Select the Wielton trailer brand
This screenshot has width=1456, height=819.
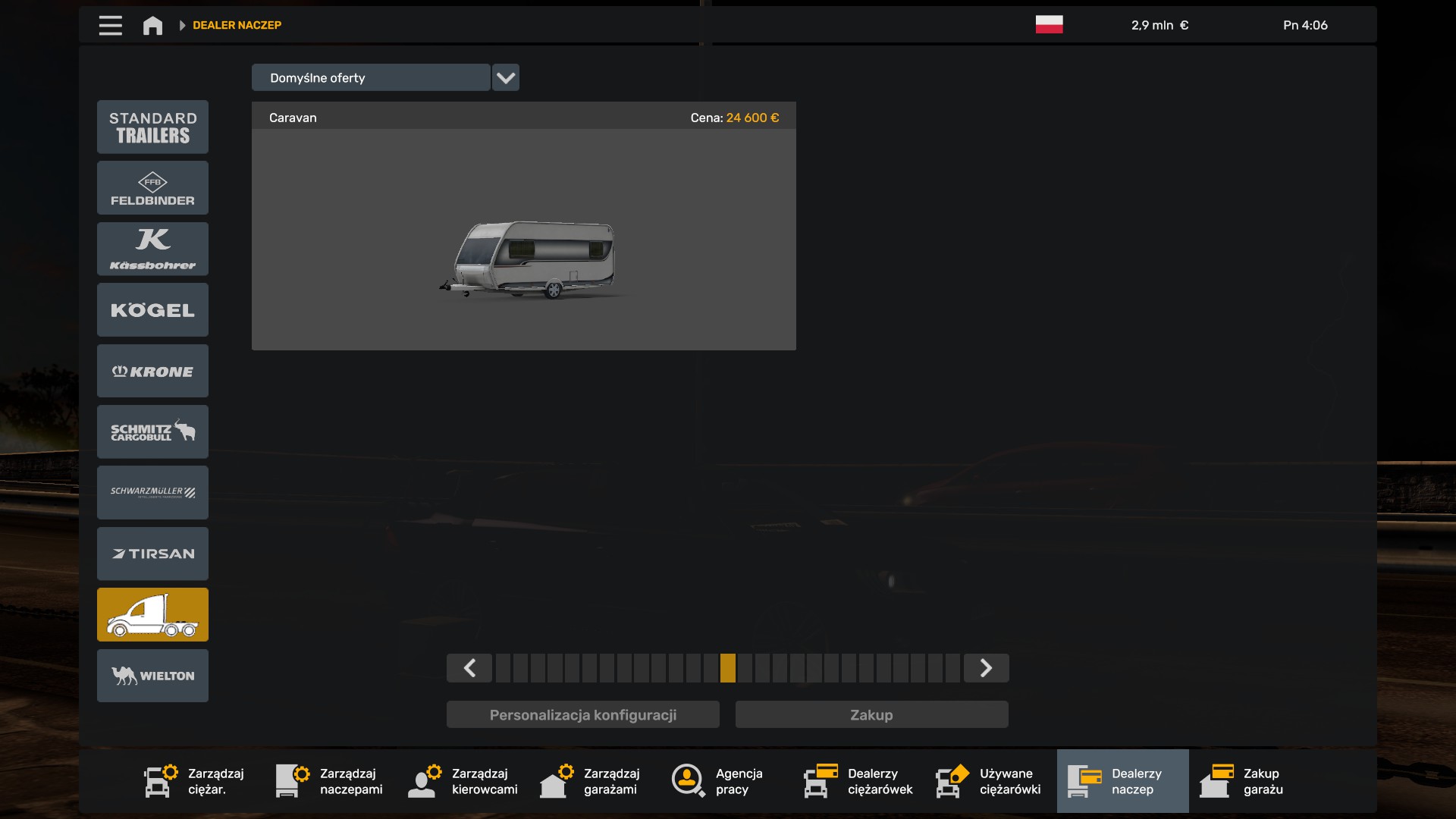(x=152, y=676)
